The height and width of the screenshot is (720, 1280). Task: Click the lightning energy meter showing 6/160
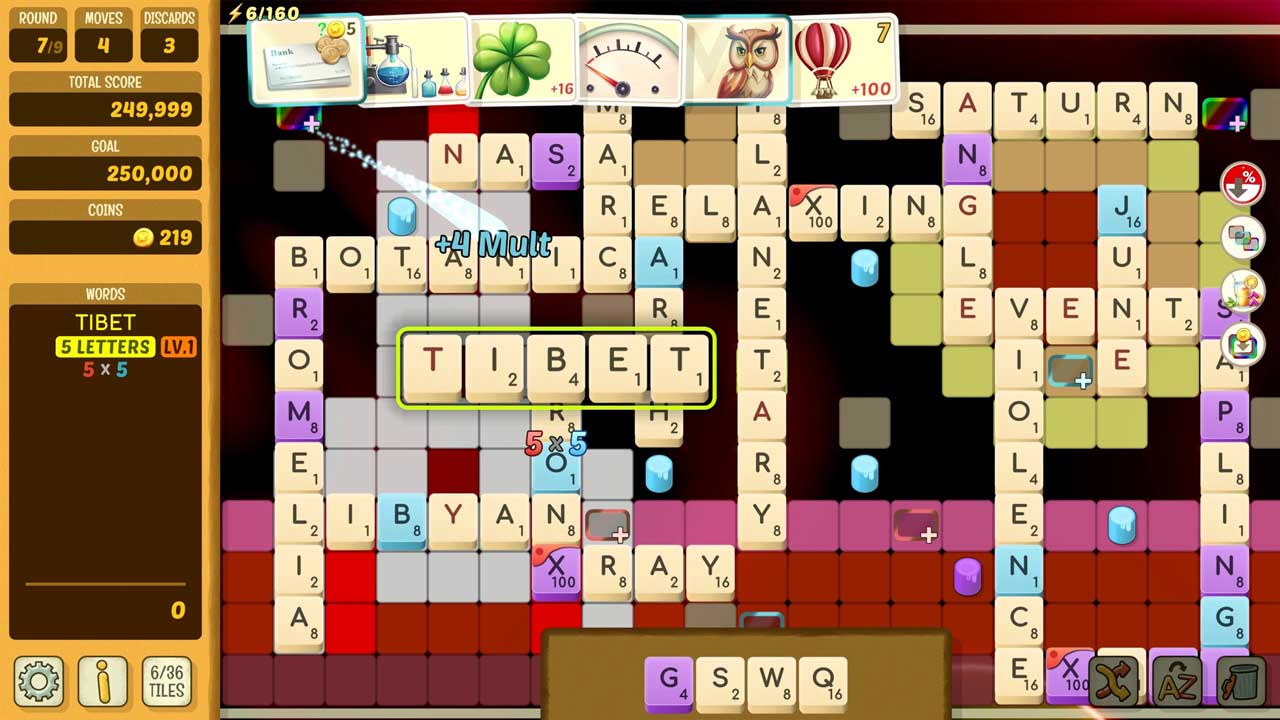(x=263, y=13)
